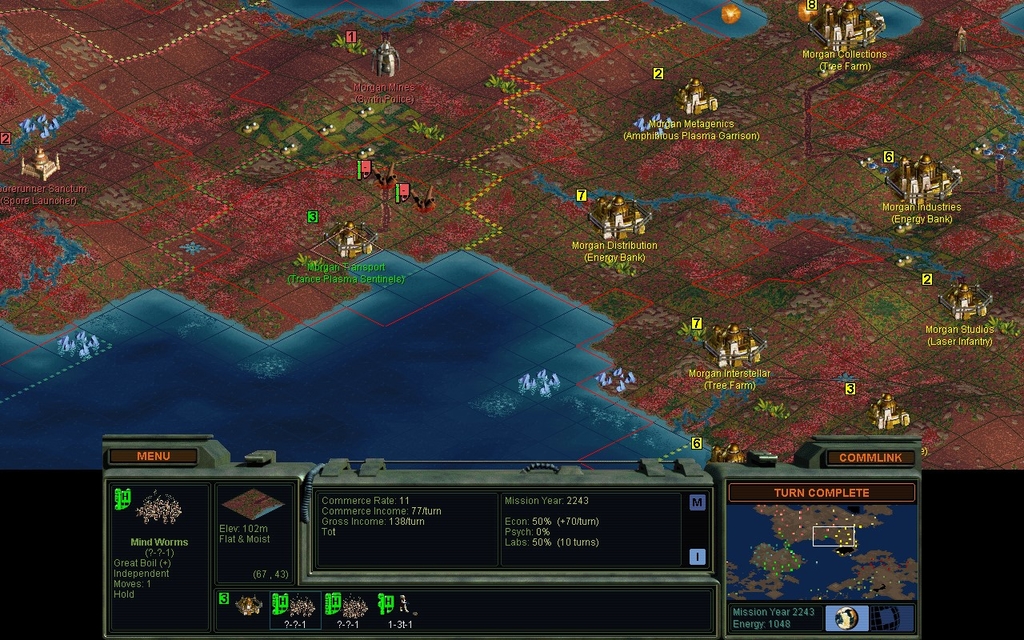The height and width of the screenshot is (640, 1024).
Task: Select Morgan Distribution base
Action: coord(616,214)
